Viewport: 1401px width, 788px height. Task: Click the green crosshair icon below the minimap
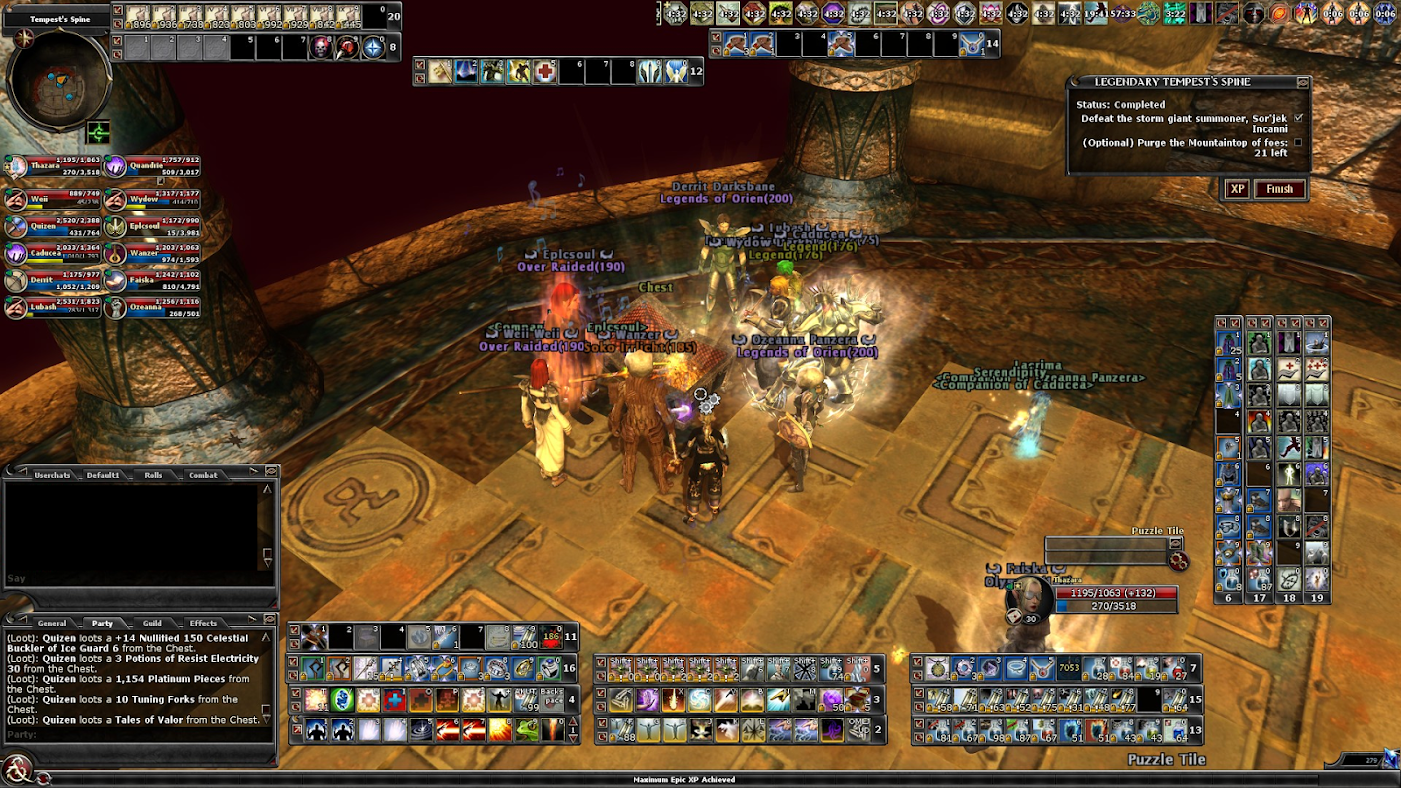pyautogui.click(x=98, y=132)
